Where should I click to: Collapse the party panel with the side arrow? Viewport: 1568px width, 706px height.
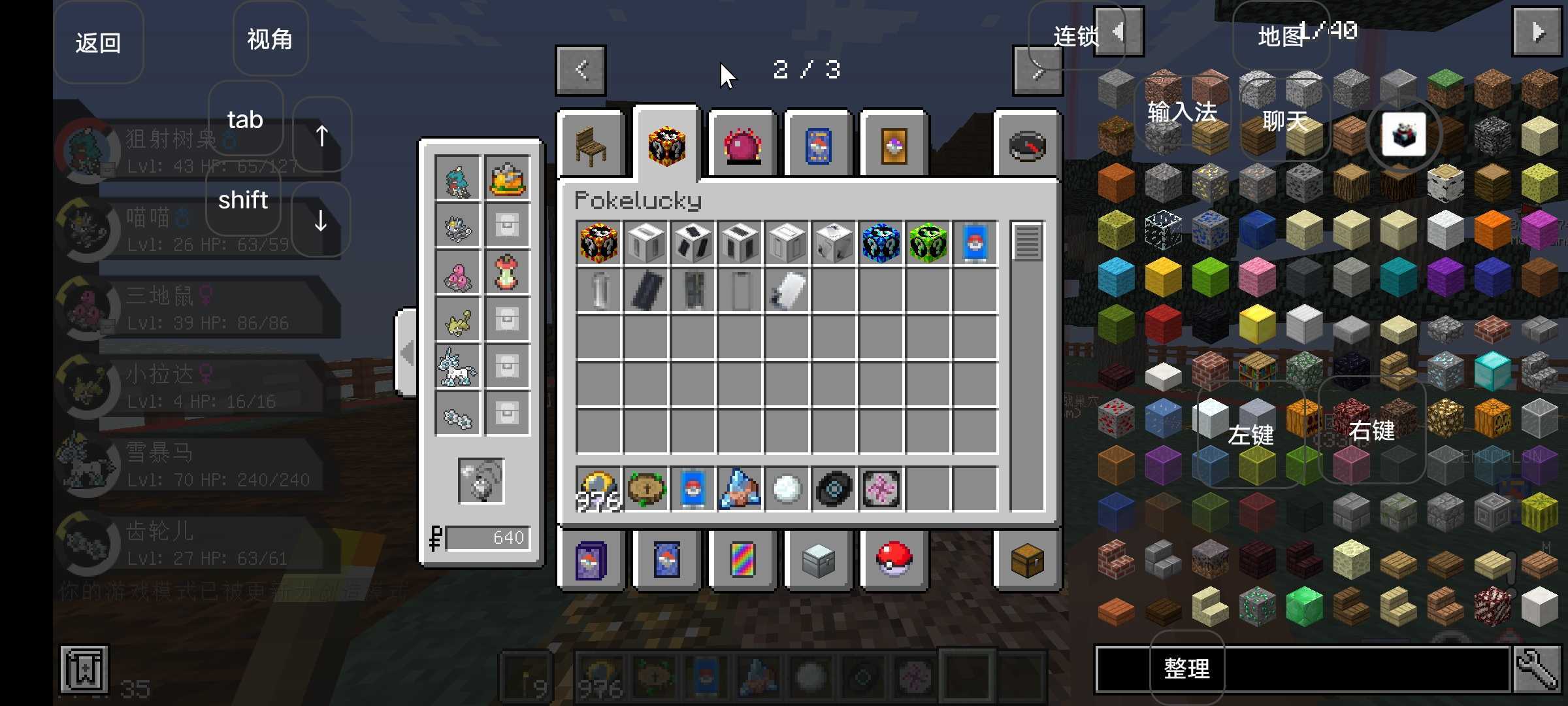[405, 352]
